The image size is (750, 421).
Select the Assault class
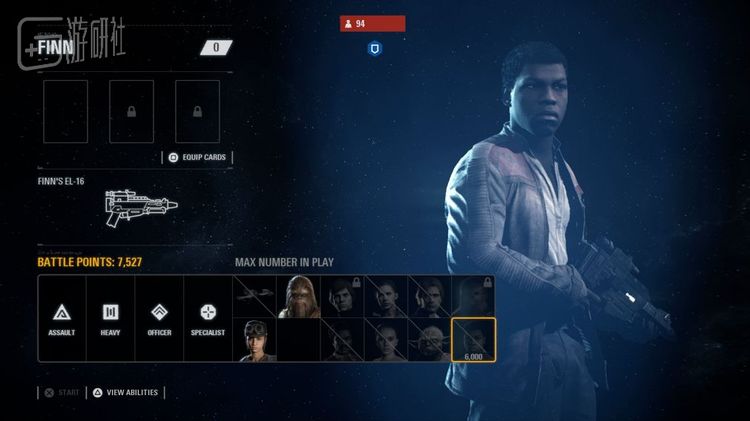(x=62, y=318)
